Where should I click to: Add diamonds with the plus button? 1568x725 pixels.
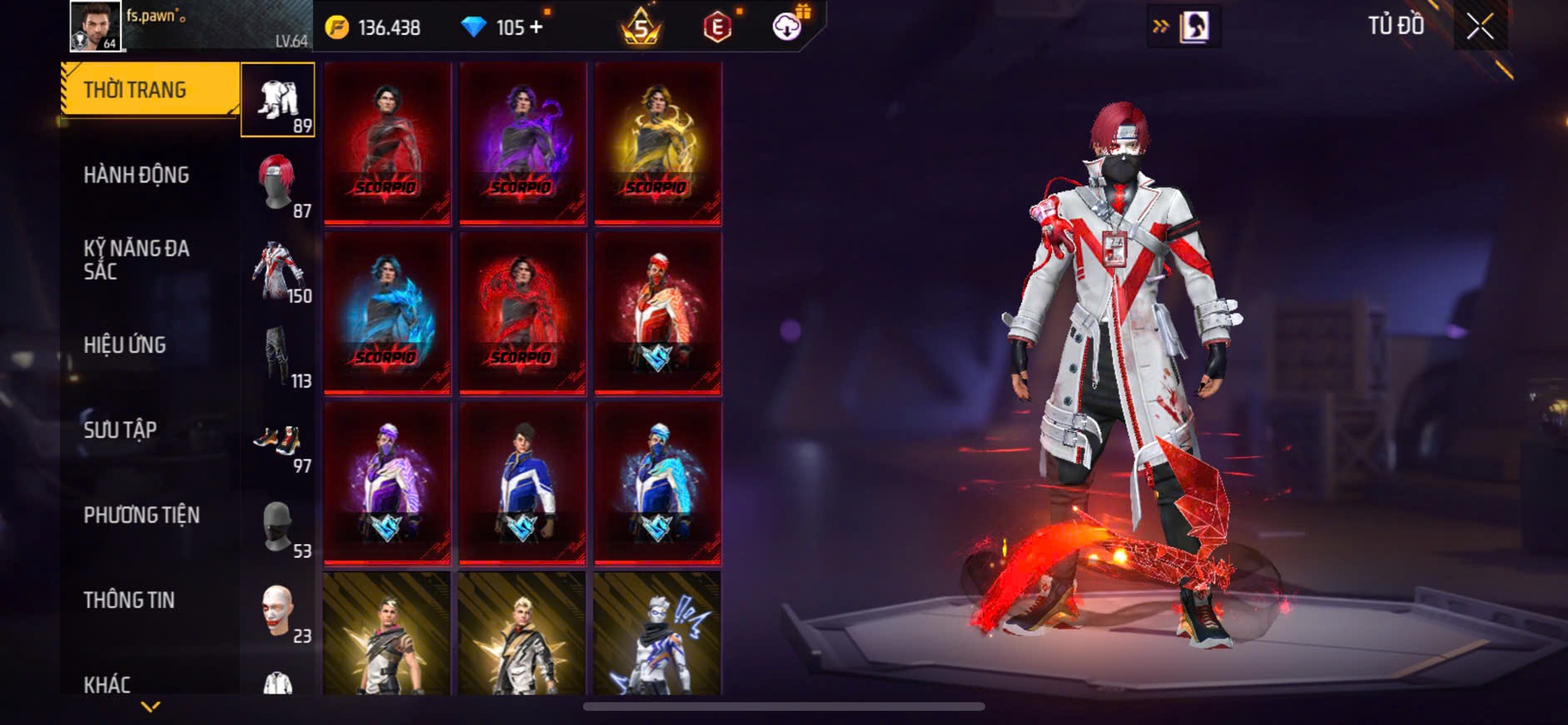[x=536, y=27]
